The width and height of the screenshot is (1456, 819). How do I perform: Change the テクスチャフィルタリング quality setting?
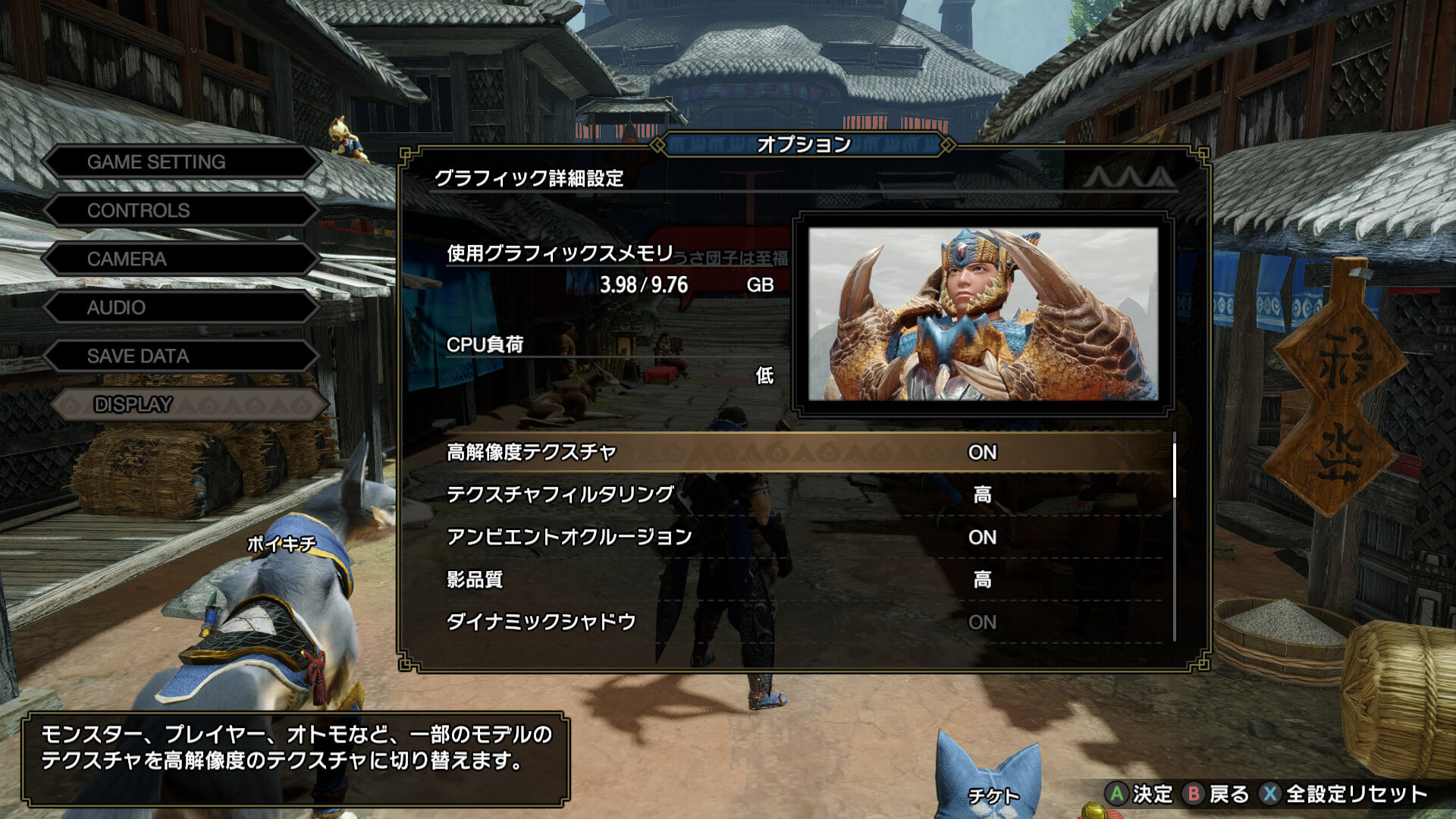click(x=804, y=495)
